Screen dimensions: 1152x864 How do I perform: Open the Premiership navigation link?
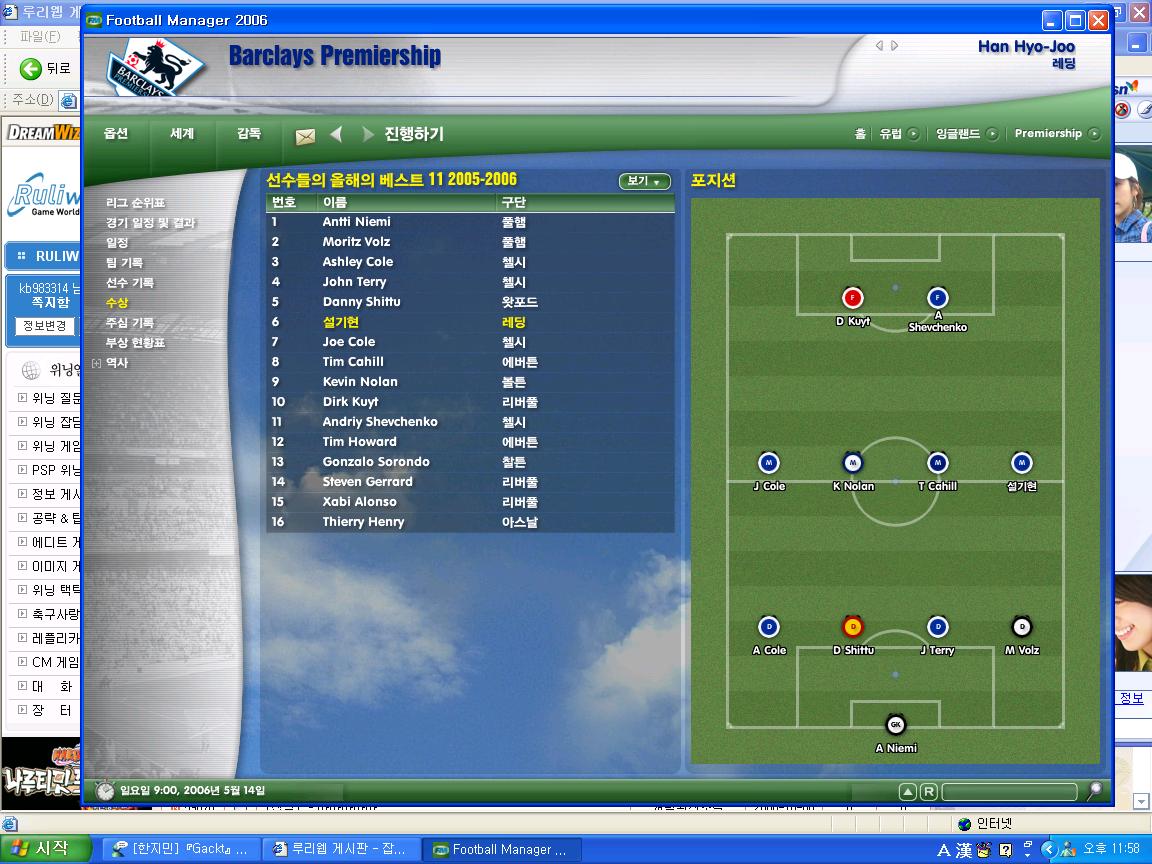pyautogui.click(x=1048, y=133)
